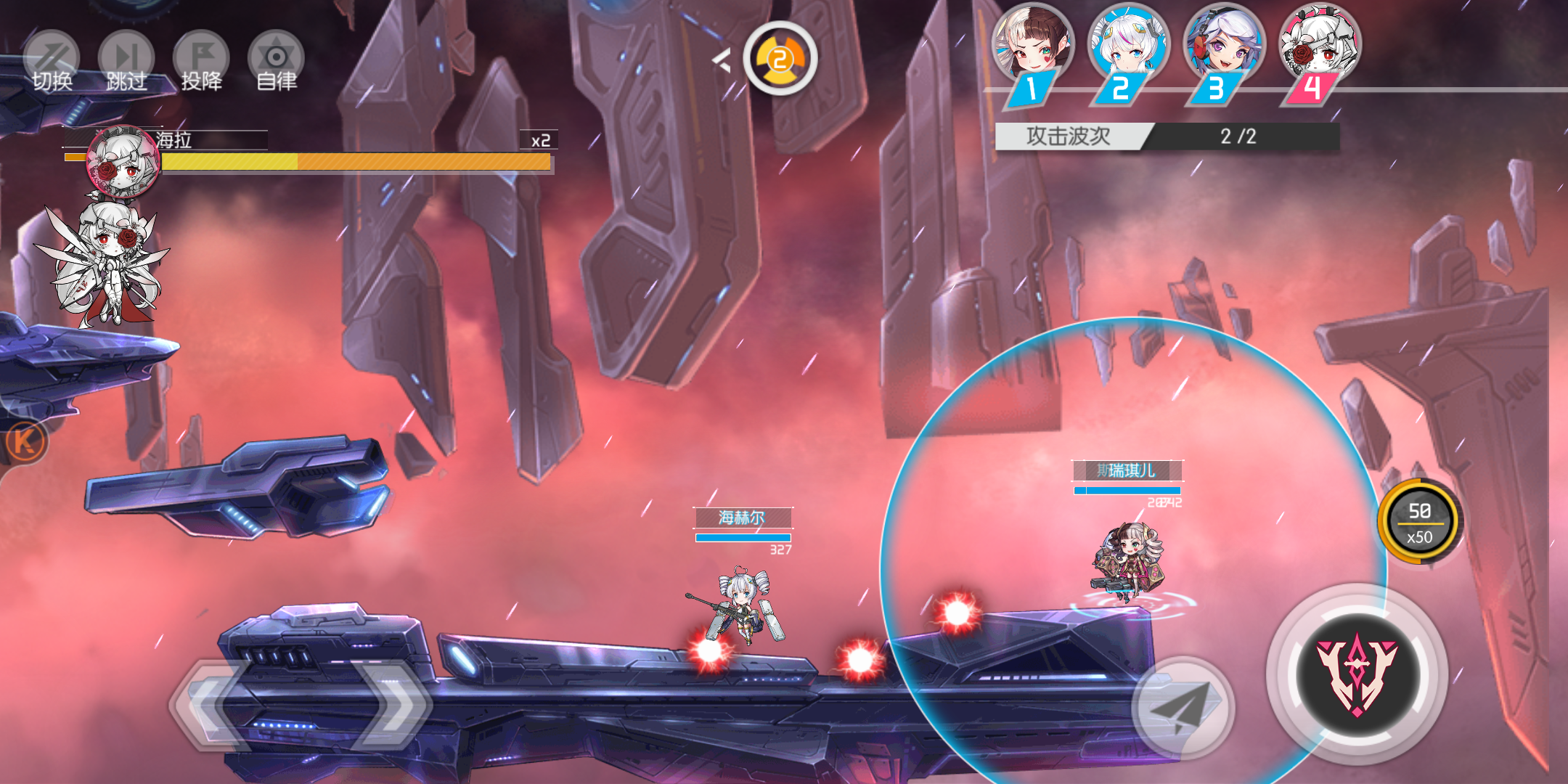Tap the 50 x50 energy counter button
This screenshot has height=784, width=1568.
(x=1419, y=523)
